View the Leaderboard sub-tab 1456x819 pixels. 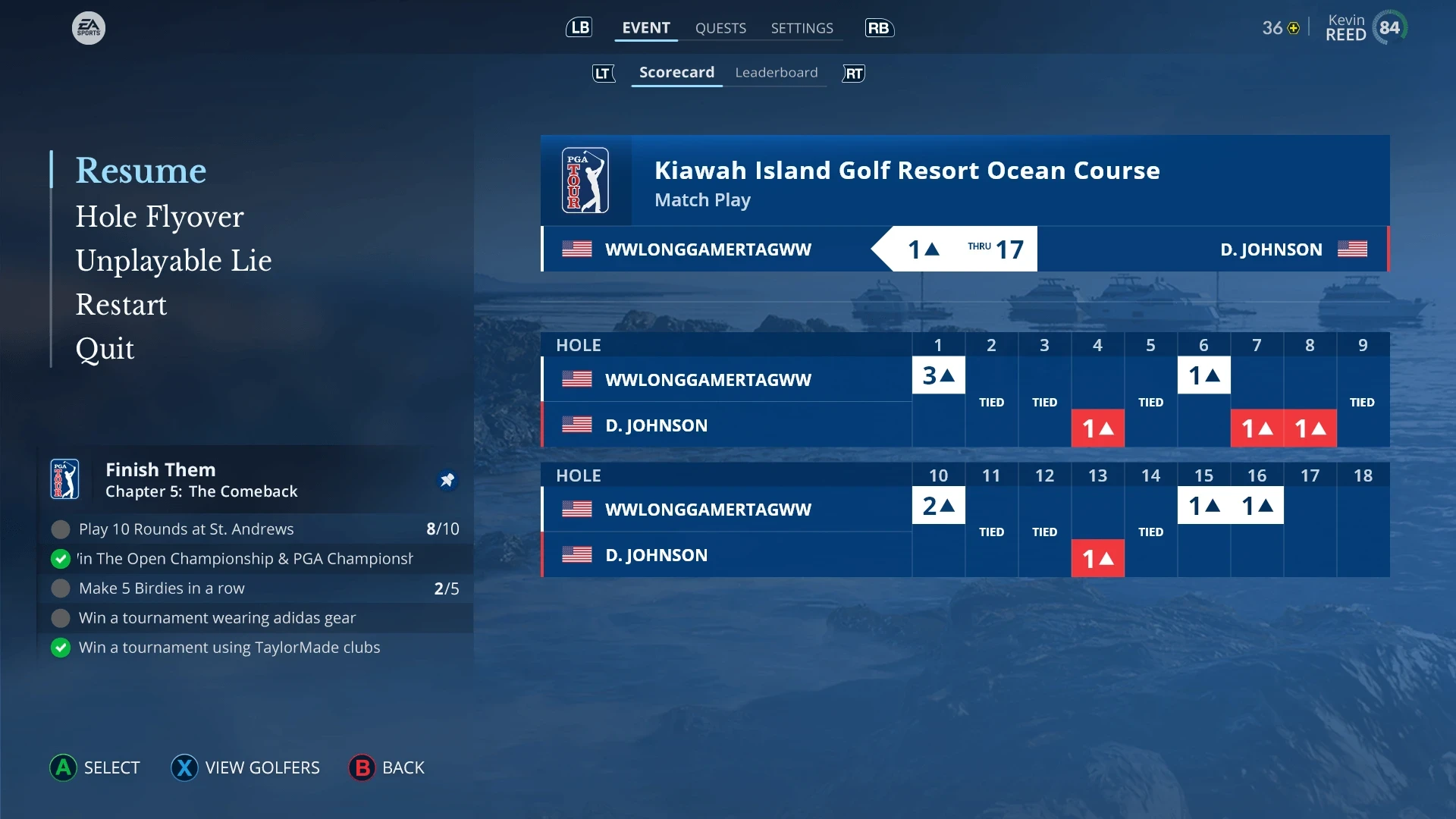(x=776, y=73)
